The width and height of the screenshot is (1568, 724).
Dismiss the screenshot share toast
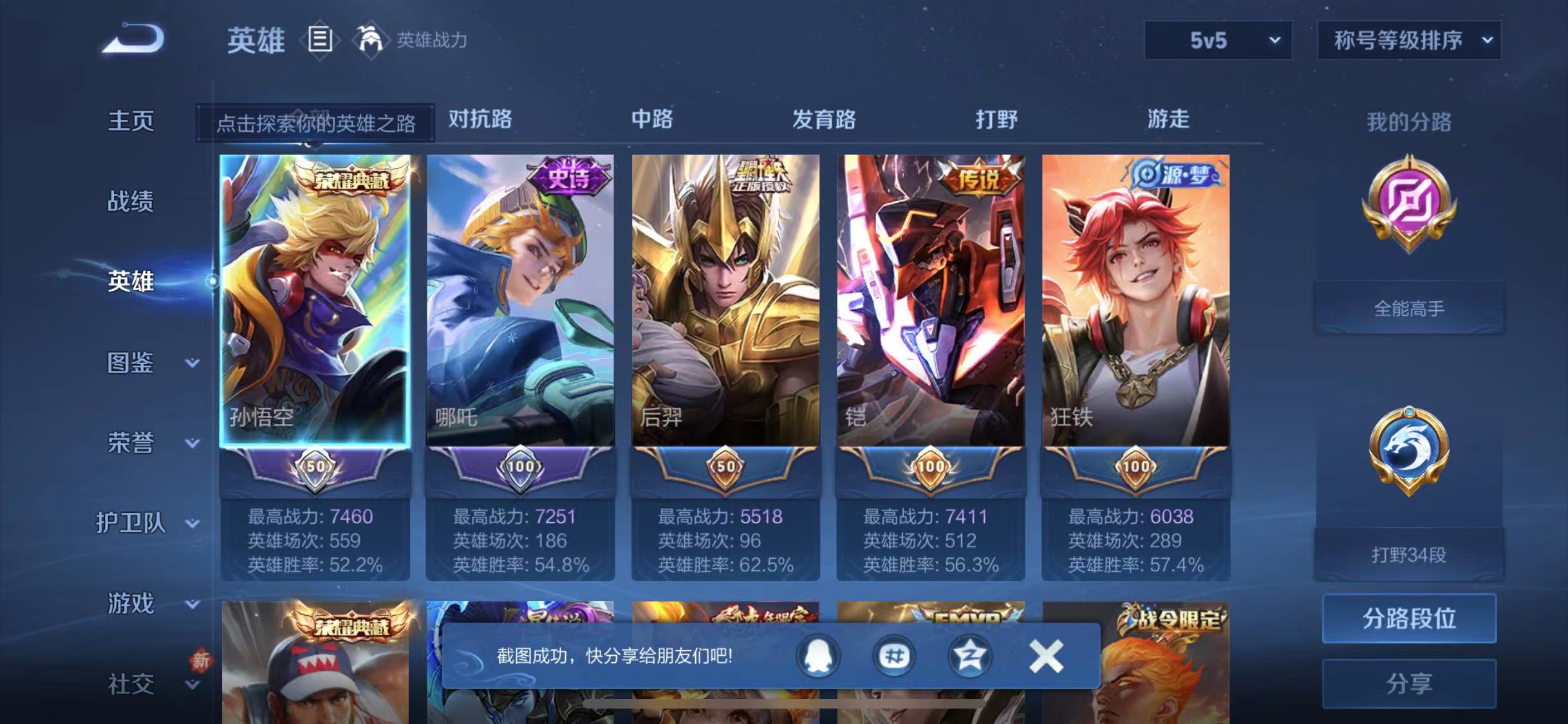click(x=1045, y=655)
